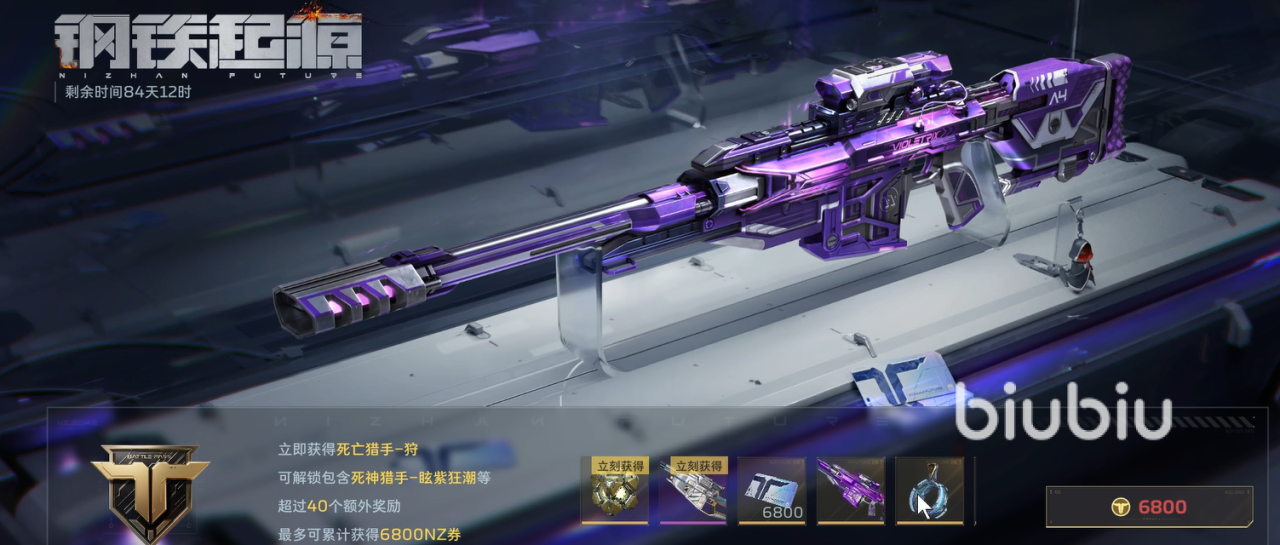
Task: Select the purple sniper rifle reward thumbnail
Action: click(851, 491)
